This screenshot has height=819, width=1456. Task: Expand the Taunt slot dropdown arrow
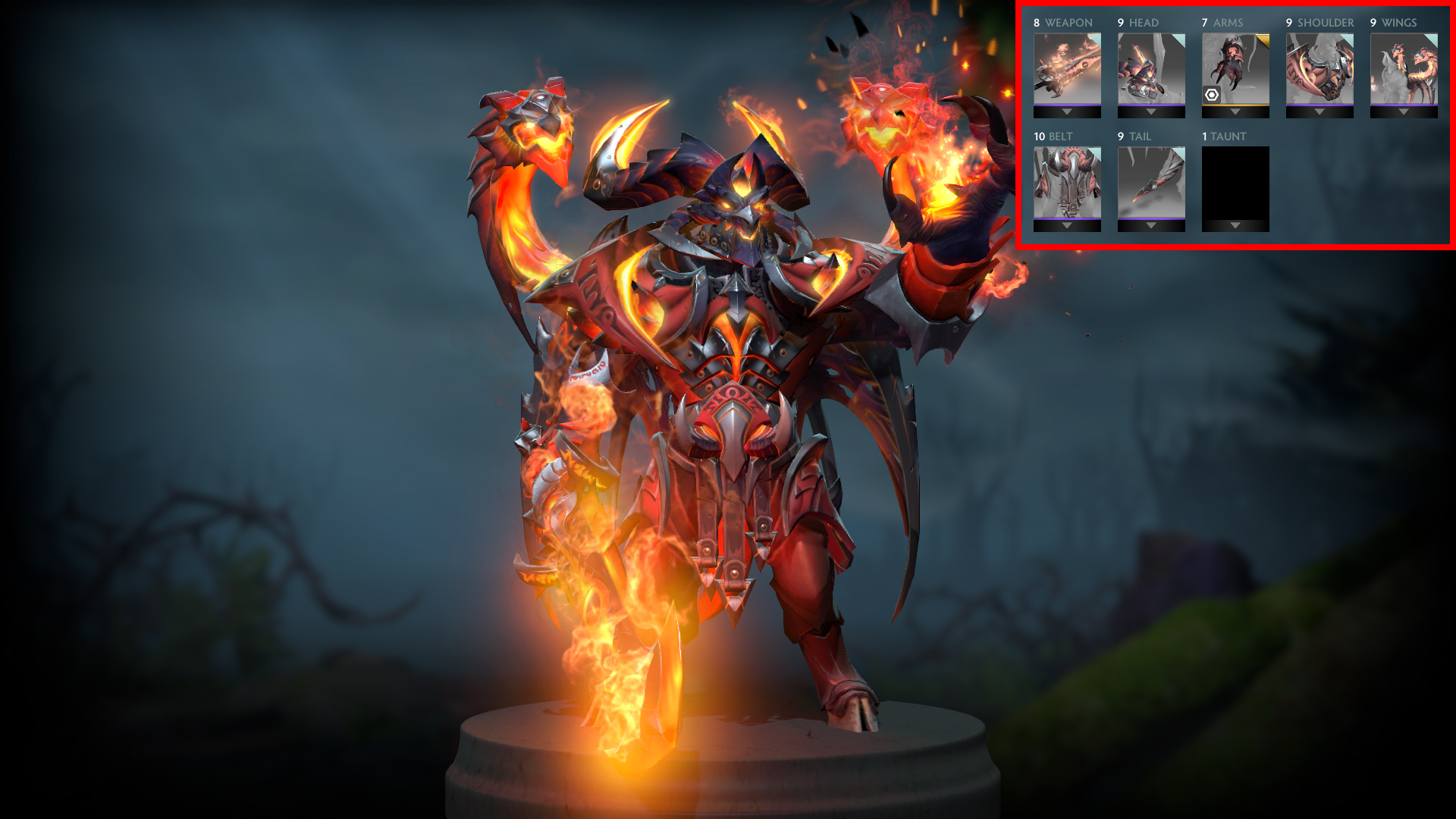pyautogui.click(x=1235, y=226)
